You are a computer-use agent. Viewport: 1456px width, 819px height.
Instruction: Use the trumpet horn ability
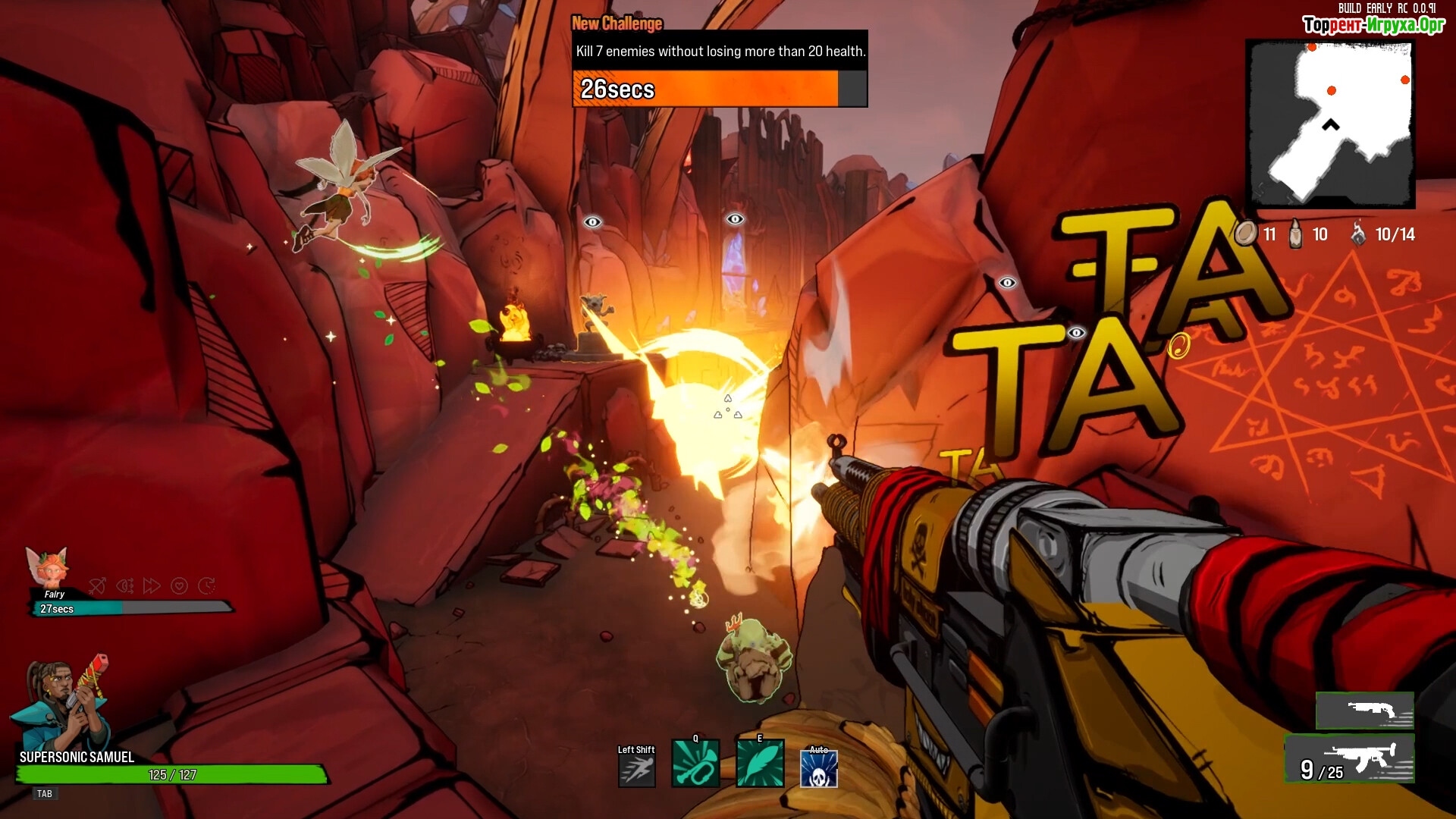695,764
